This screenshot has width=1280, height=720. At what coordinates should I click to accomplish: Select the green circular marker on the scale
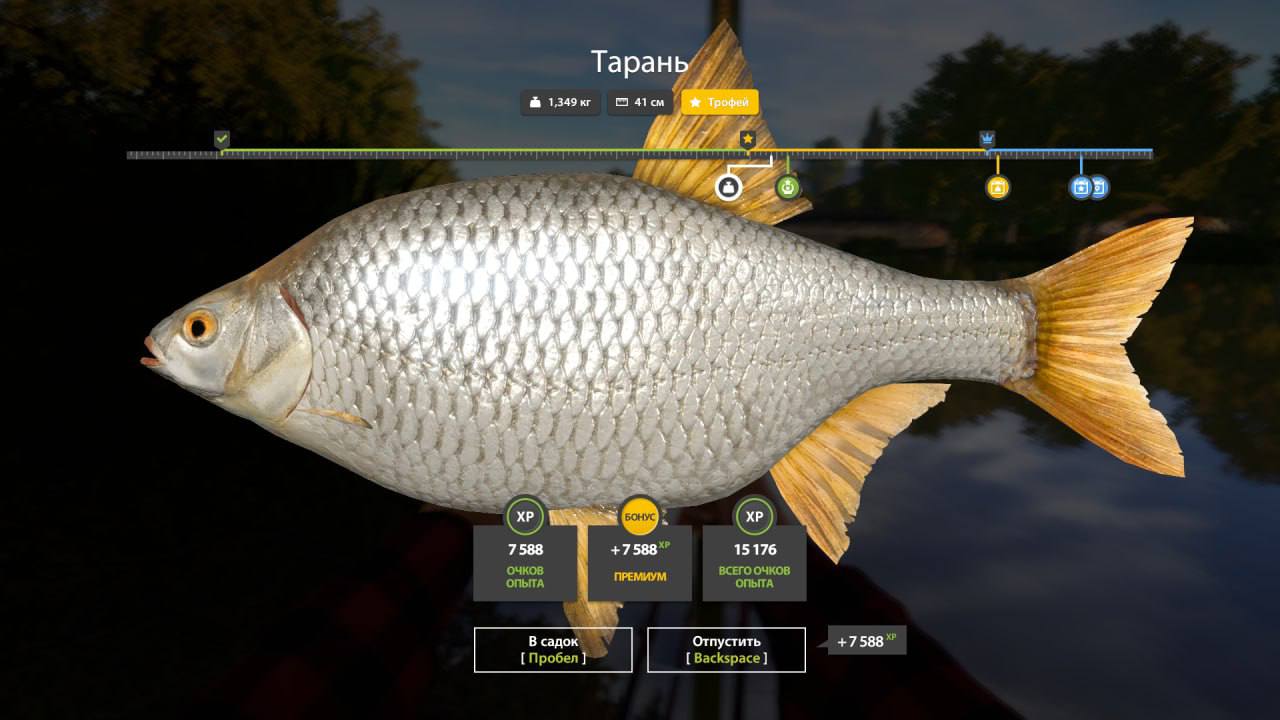coord(788,187)
